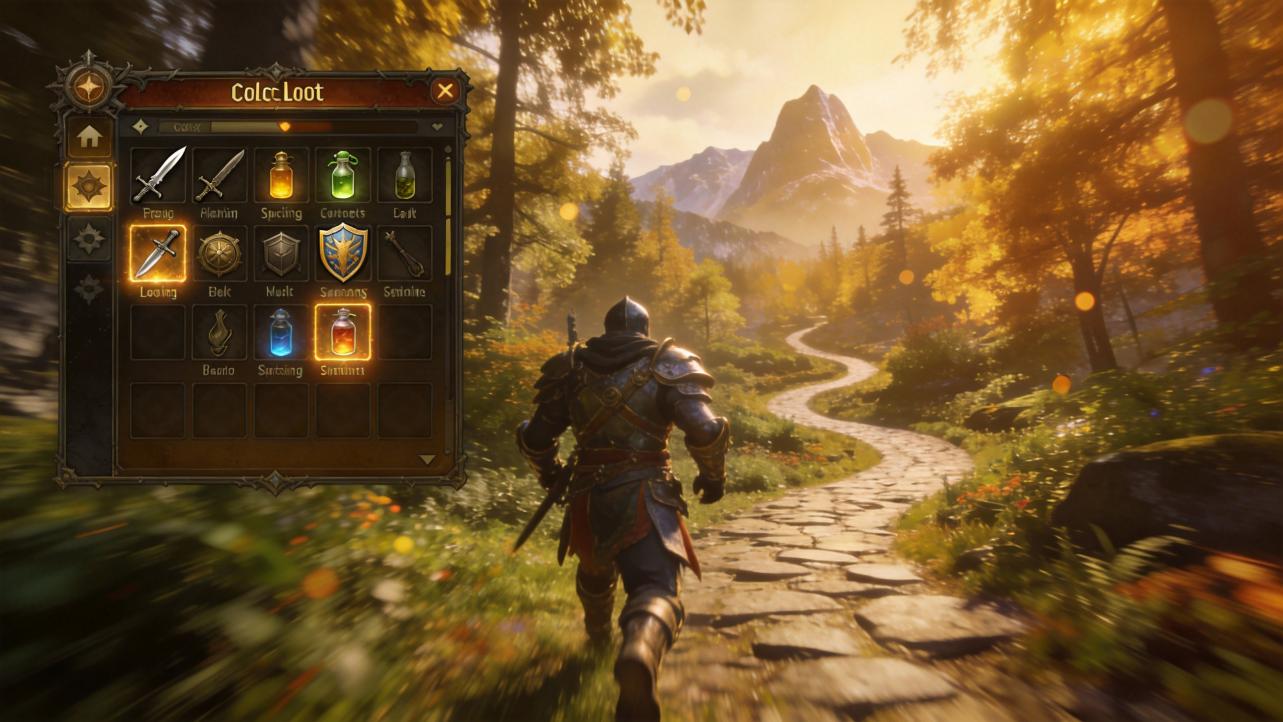This screenshot has height=722, width=1283.
Task: Close the Loot window
Action: [x=445, y=92]
